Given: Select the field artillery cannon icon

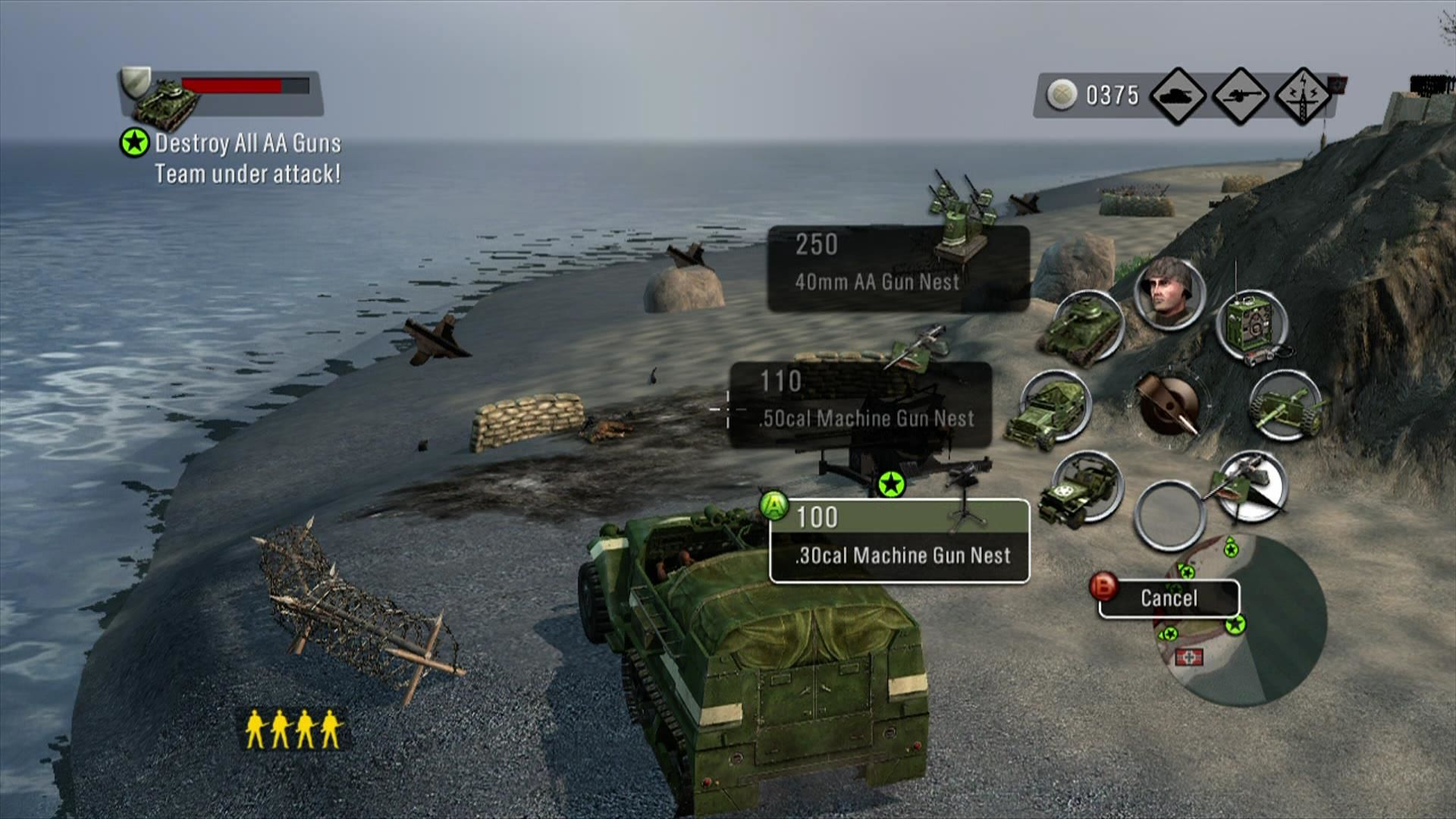Looking at the screenshot, I should (1285, 406).
